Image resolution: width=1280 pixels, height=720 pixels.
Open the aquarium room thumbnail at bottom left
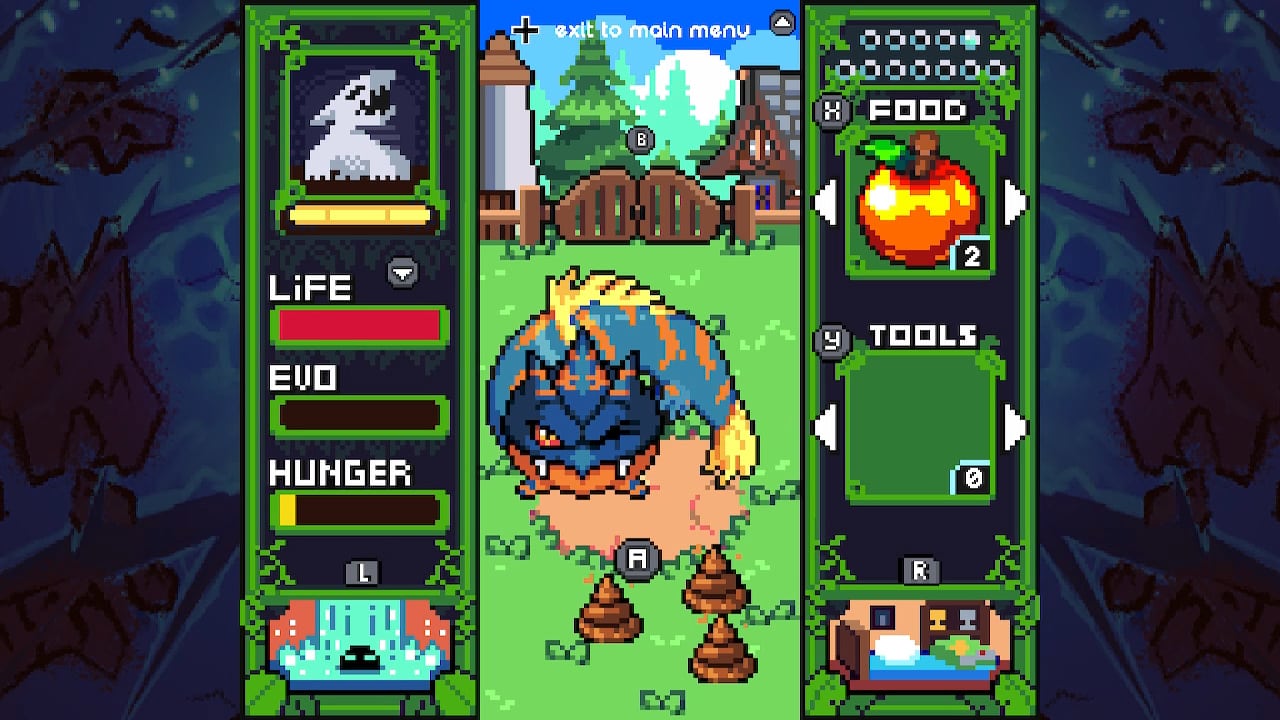pyautogui.click(x=360, y=640)
